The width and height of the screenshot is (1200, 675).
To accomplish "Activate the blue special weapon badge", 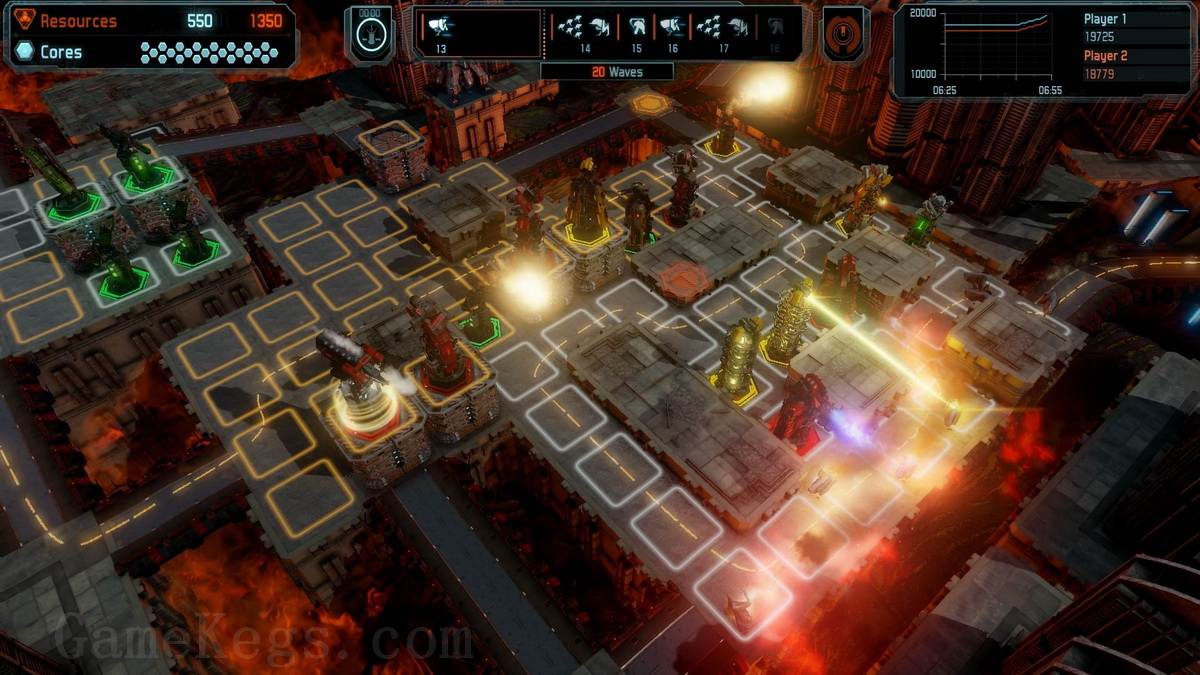I will tap(369, 34).
